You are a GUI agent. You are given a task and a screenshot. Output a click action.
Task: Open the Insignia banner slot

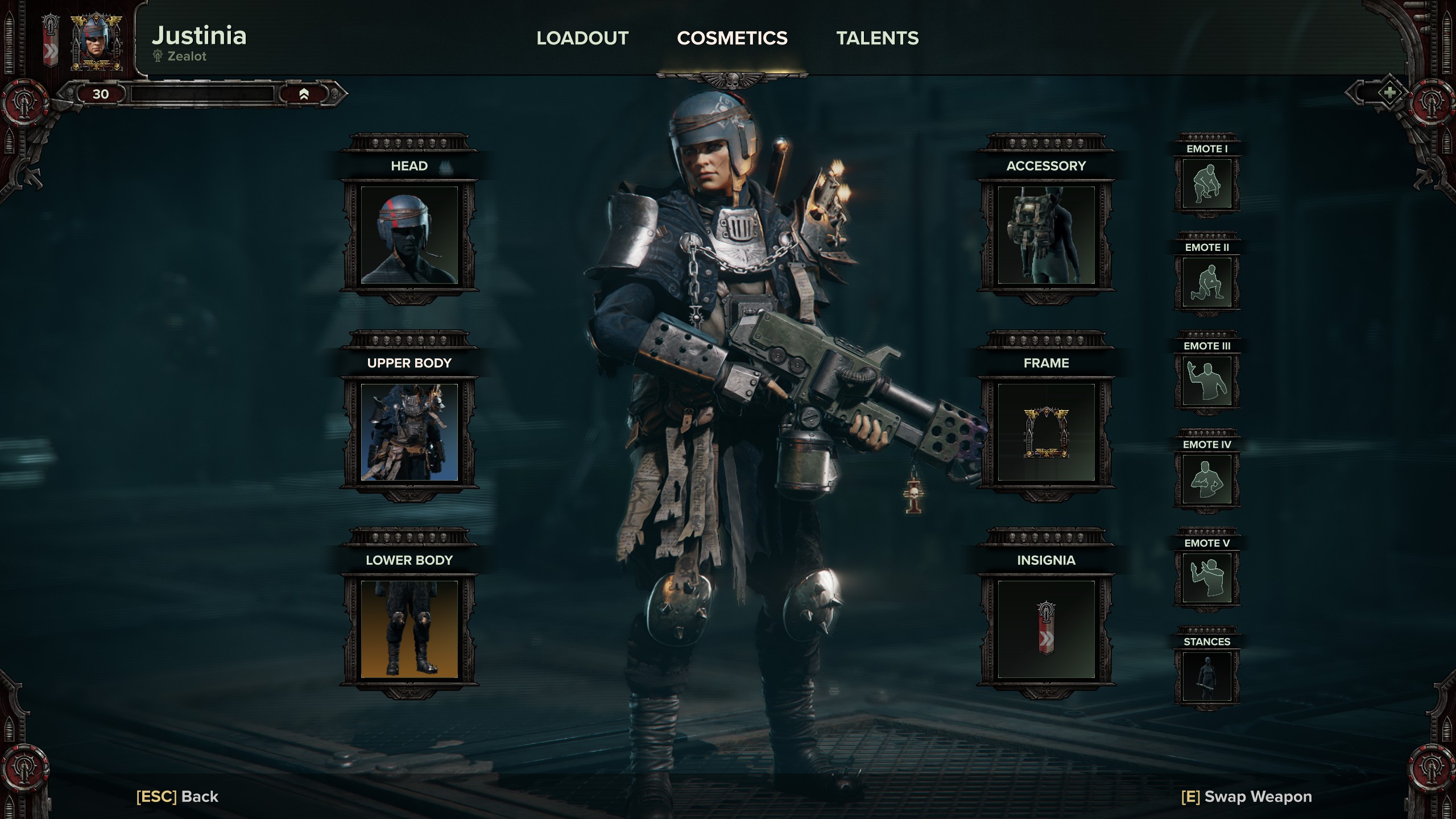(x=1046, y=629)
